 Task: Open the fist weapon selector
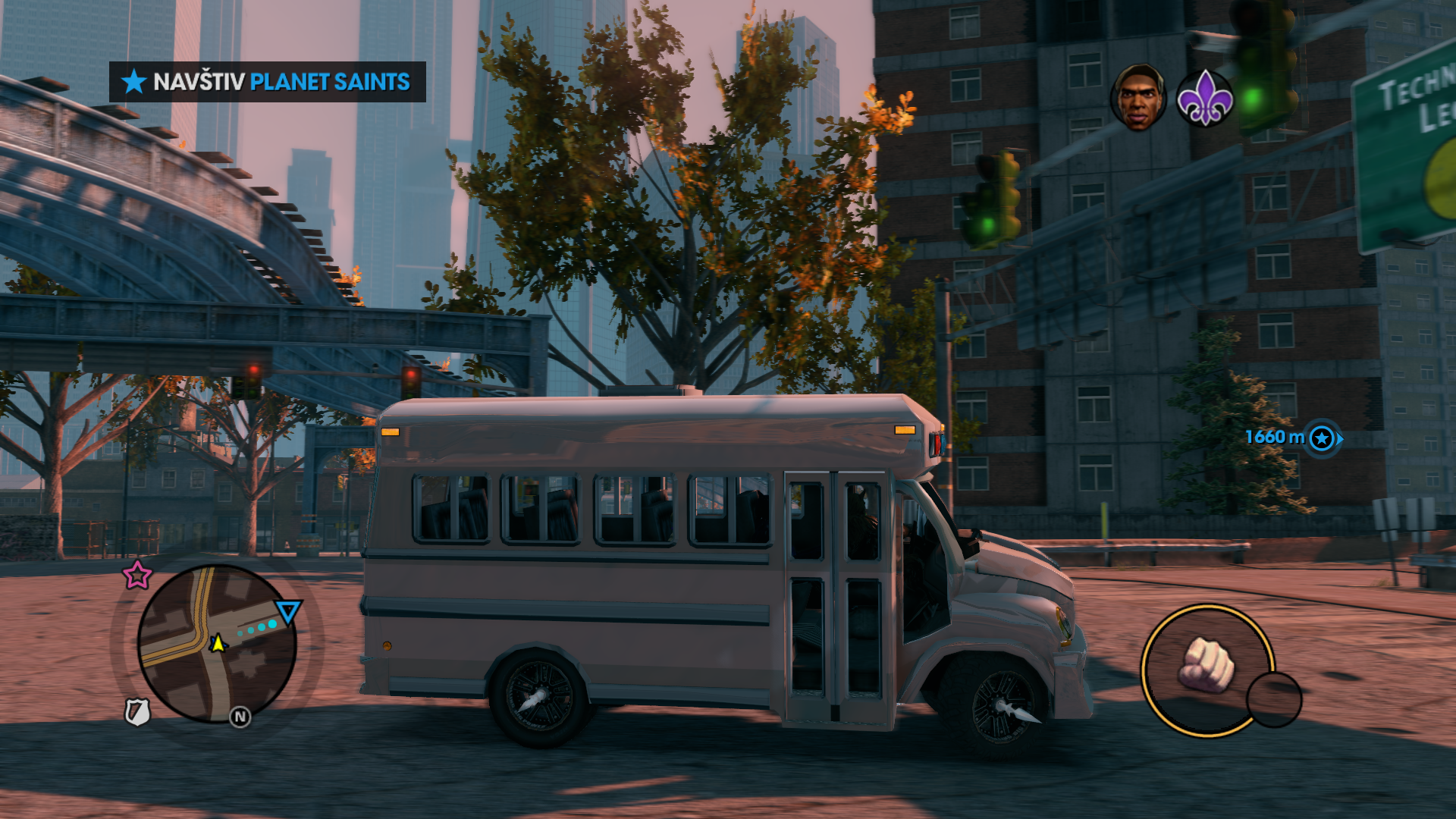pyautogui.click(x=1206, y=667)
